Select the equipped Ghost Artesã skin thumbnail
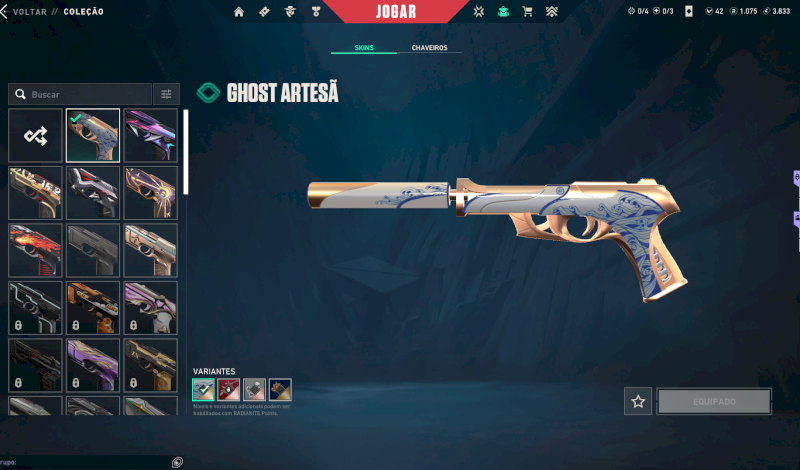800x470 pixels. click(93, 135)
